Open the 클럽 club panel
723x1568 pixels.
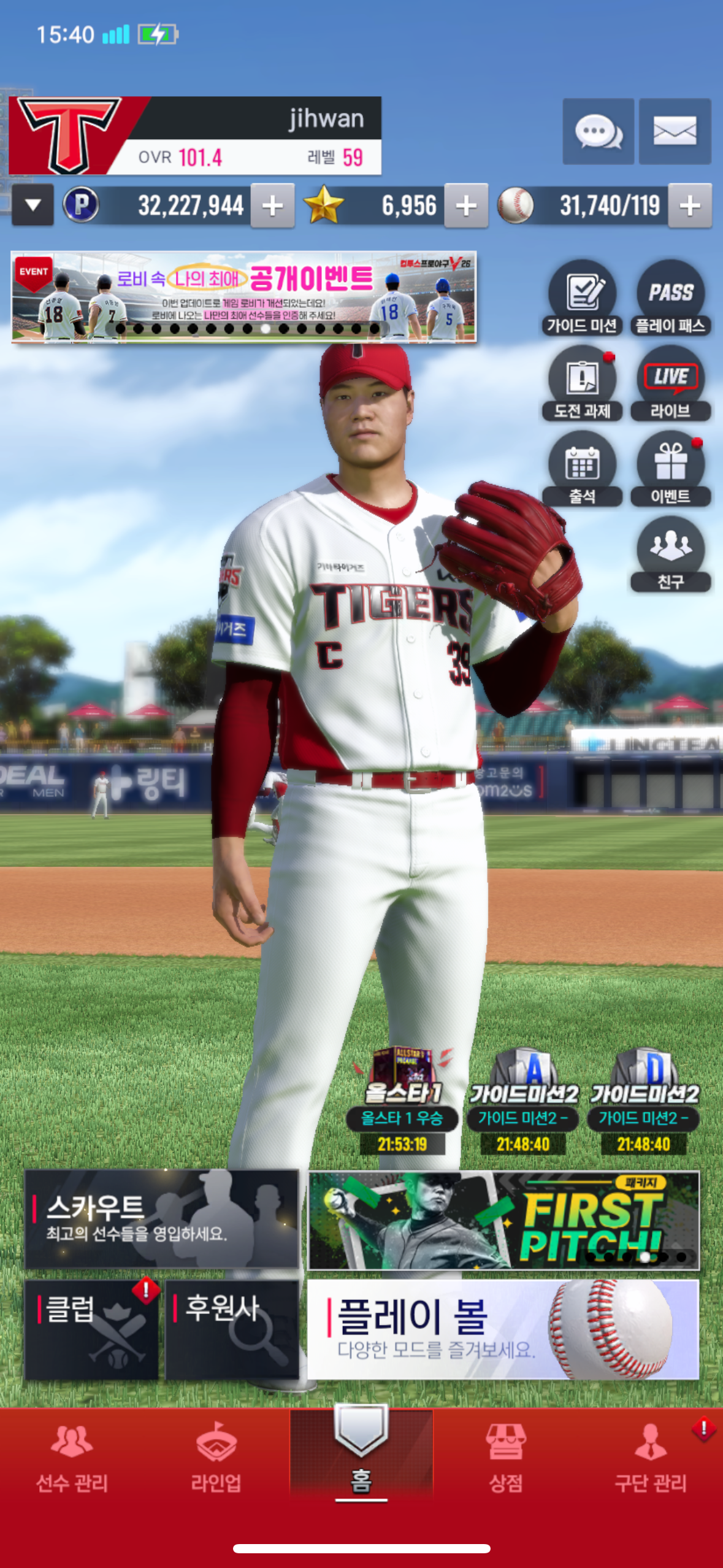click(x=91, y=1329)
